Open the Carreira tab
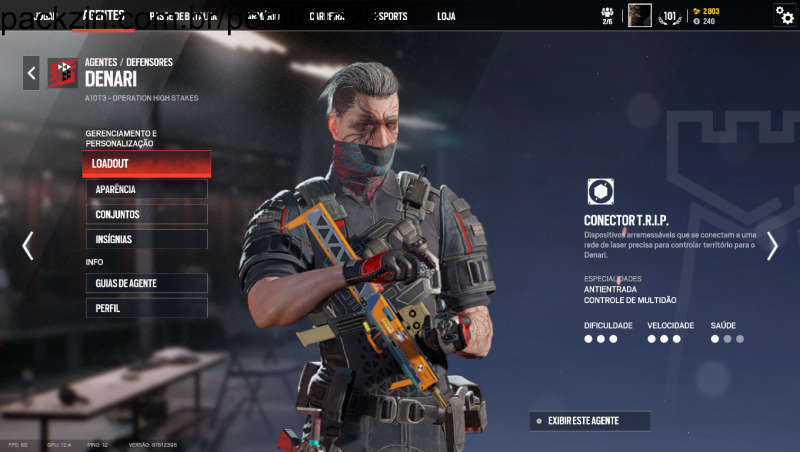The height and width of the screenshot is (452, 800). tap(328, 16)
